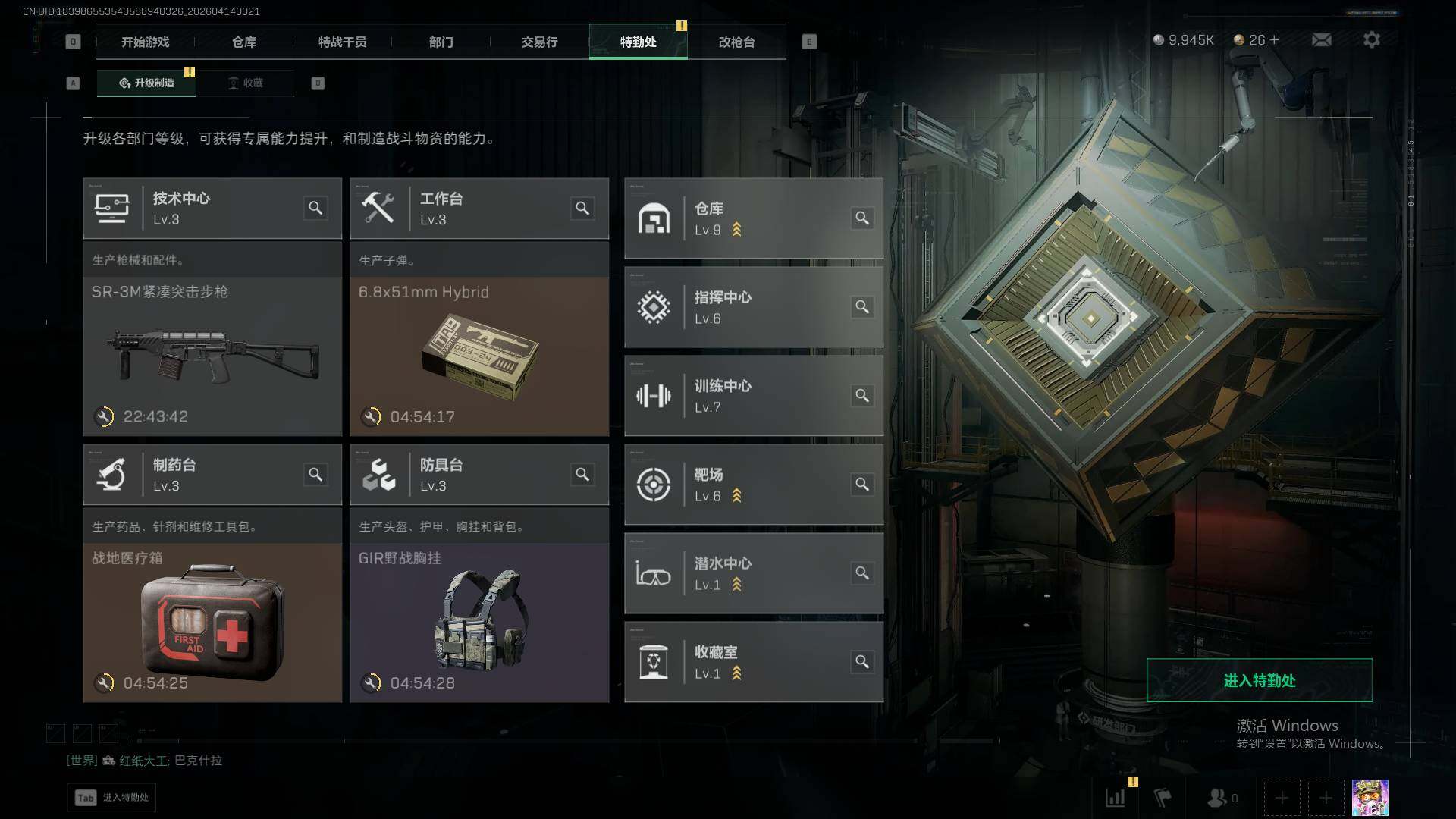Select the 收藏室 Lv.1 department row
The height and width of the screenshot is (819, 1456).
click(753, 662)
